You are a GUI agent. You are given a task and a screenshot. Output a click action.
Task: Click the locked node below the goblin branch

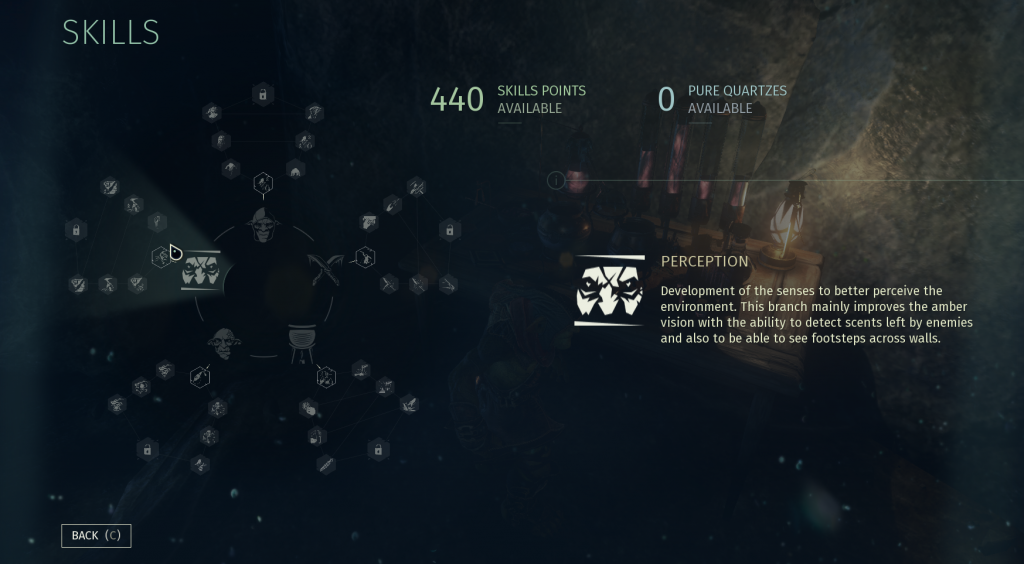tap(147, 450)
